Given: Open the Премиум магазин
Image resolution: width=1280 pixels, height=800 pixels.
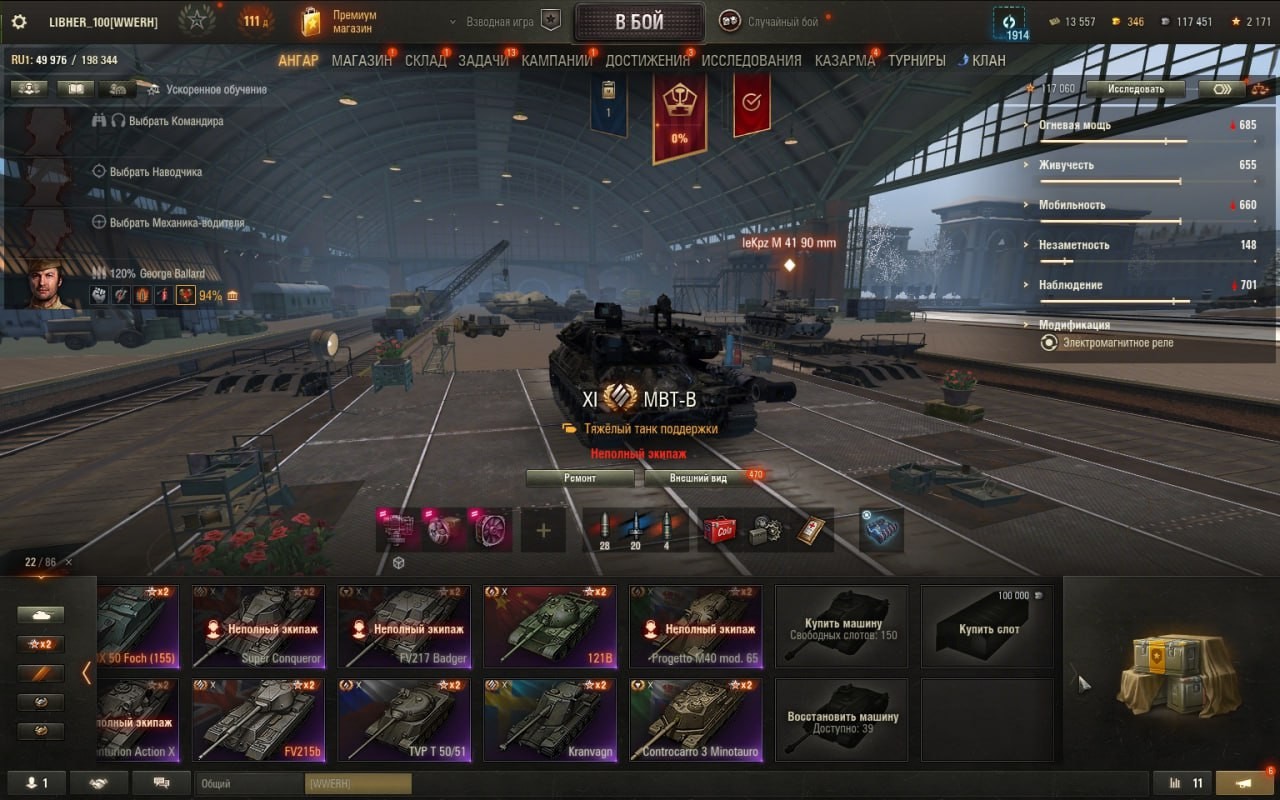Looking at the screenshot, I should tap(340, 22).
